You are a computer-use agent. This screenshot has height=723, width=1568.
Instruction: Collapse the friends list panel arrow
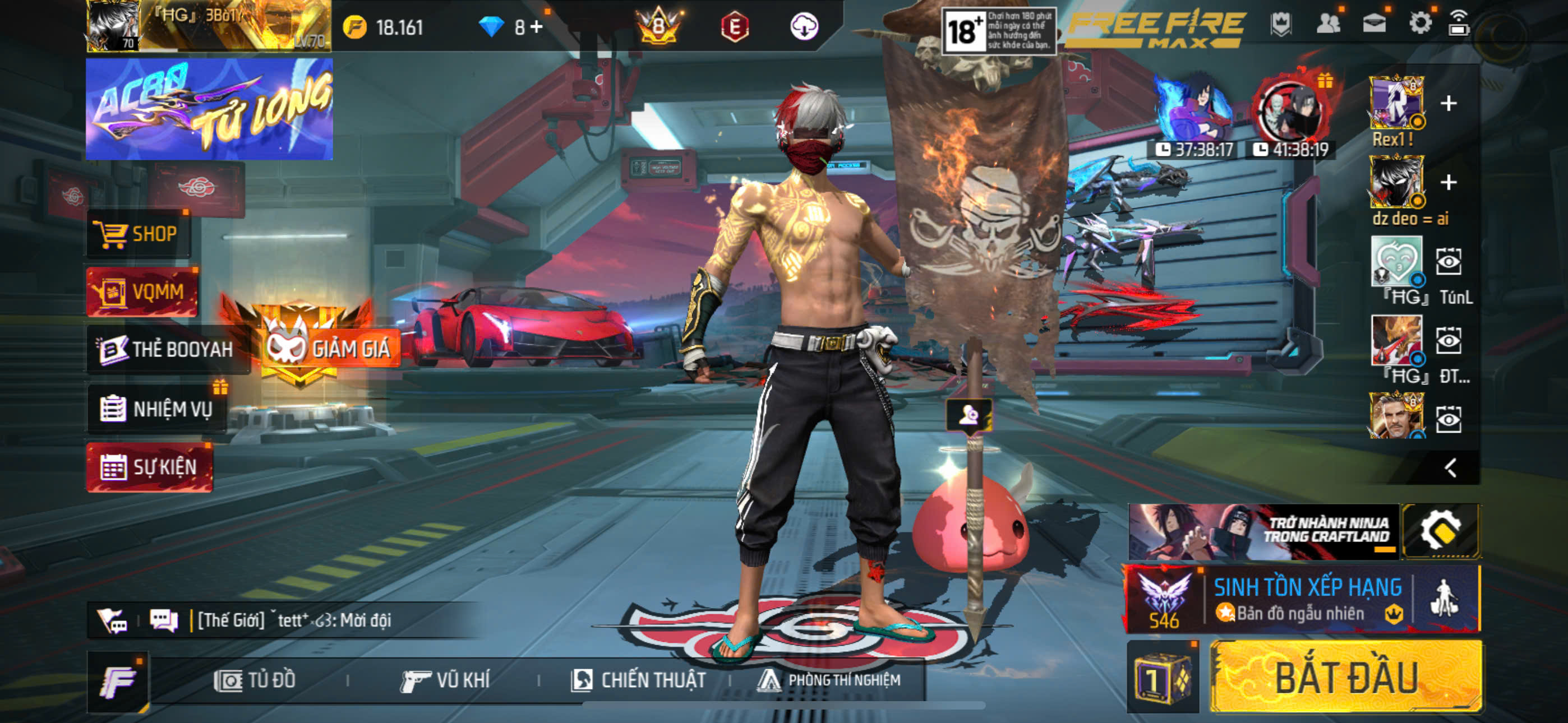(x=1451, y=467)
